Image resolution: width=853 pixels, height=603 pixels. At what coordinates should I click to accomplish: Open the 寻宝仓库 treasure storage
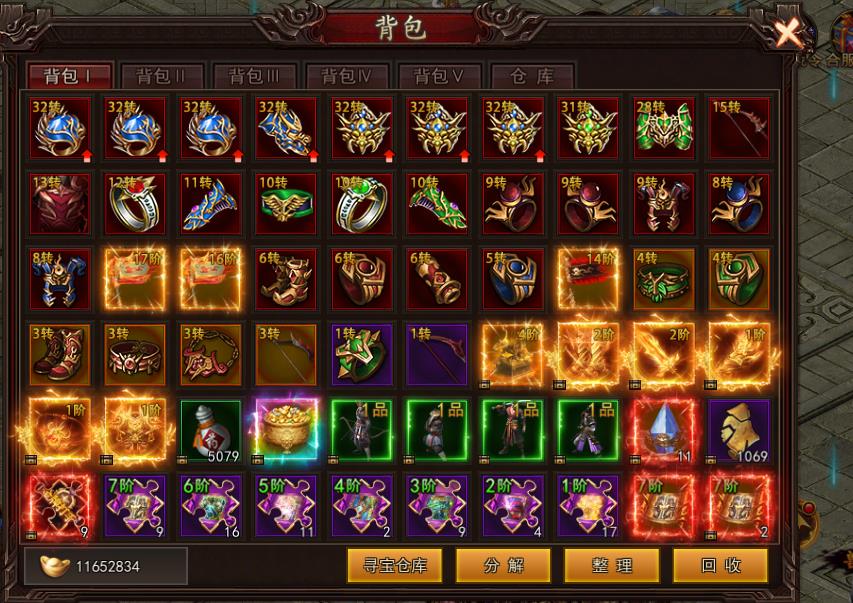click(x=395, y=565)
